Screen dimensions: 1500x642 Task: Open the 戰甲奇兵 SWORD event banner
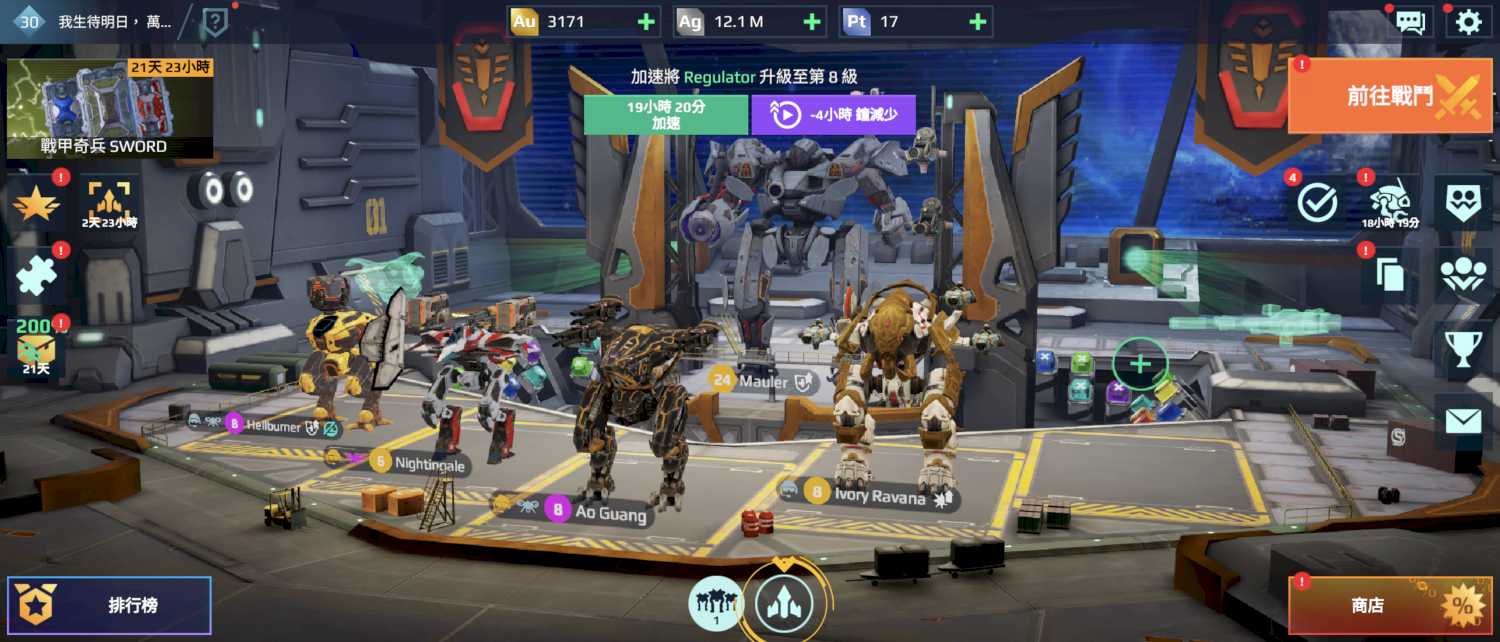click(x=110, y=108)
